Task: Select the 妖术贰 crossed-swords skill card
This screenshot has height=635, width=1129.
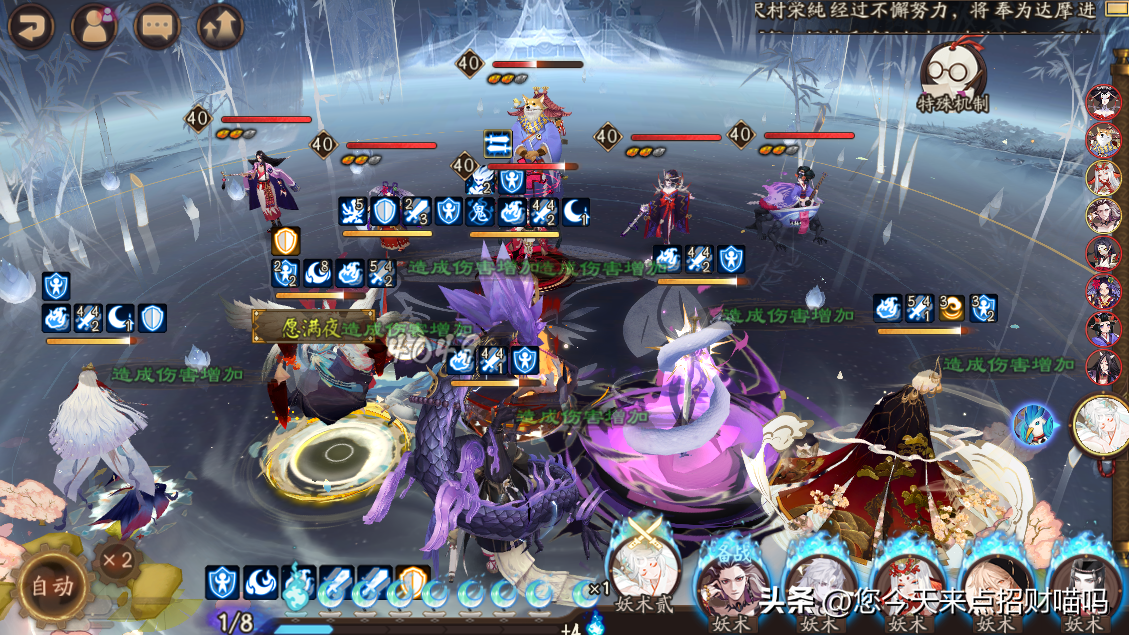Action: (x=642, y=570)
